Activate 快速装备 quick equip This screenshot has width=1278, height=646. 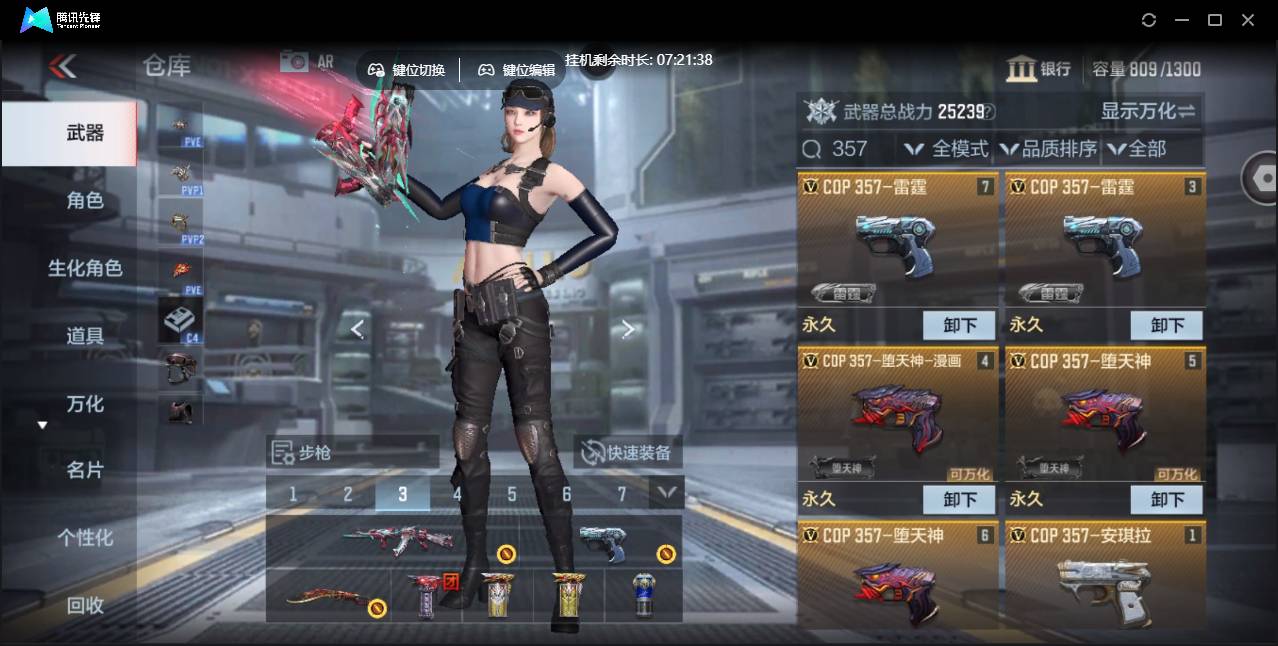point(627,453)
